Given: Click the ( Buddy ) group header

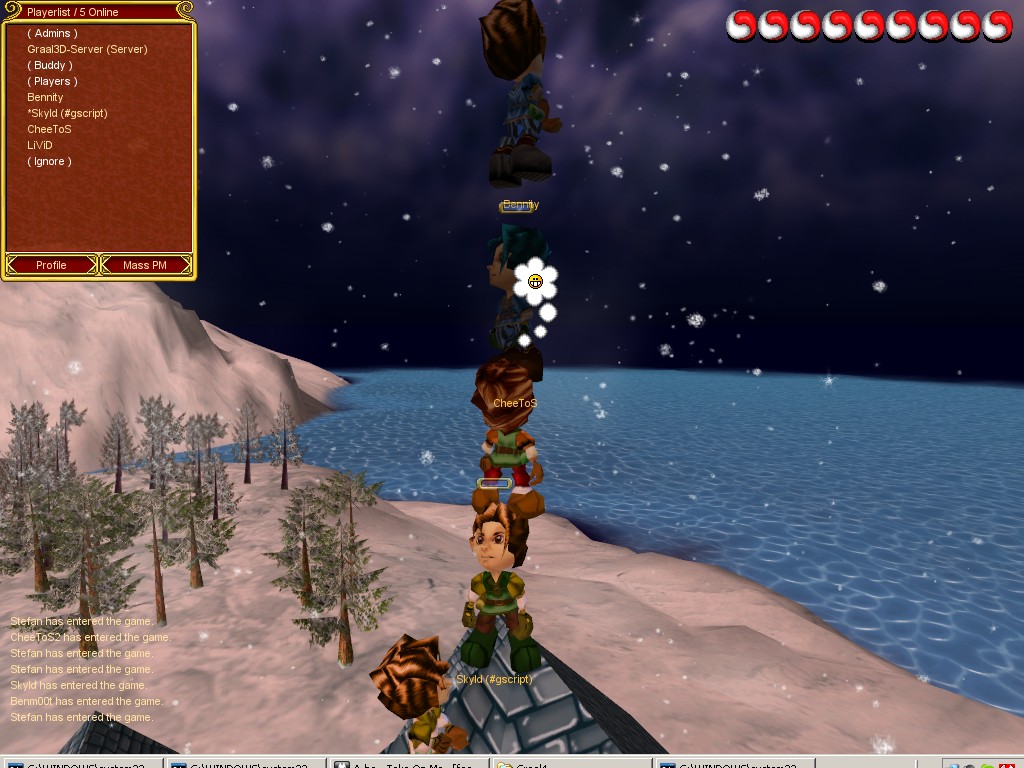Looking at the screenshot, I should pos(49,65).
